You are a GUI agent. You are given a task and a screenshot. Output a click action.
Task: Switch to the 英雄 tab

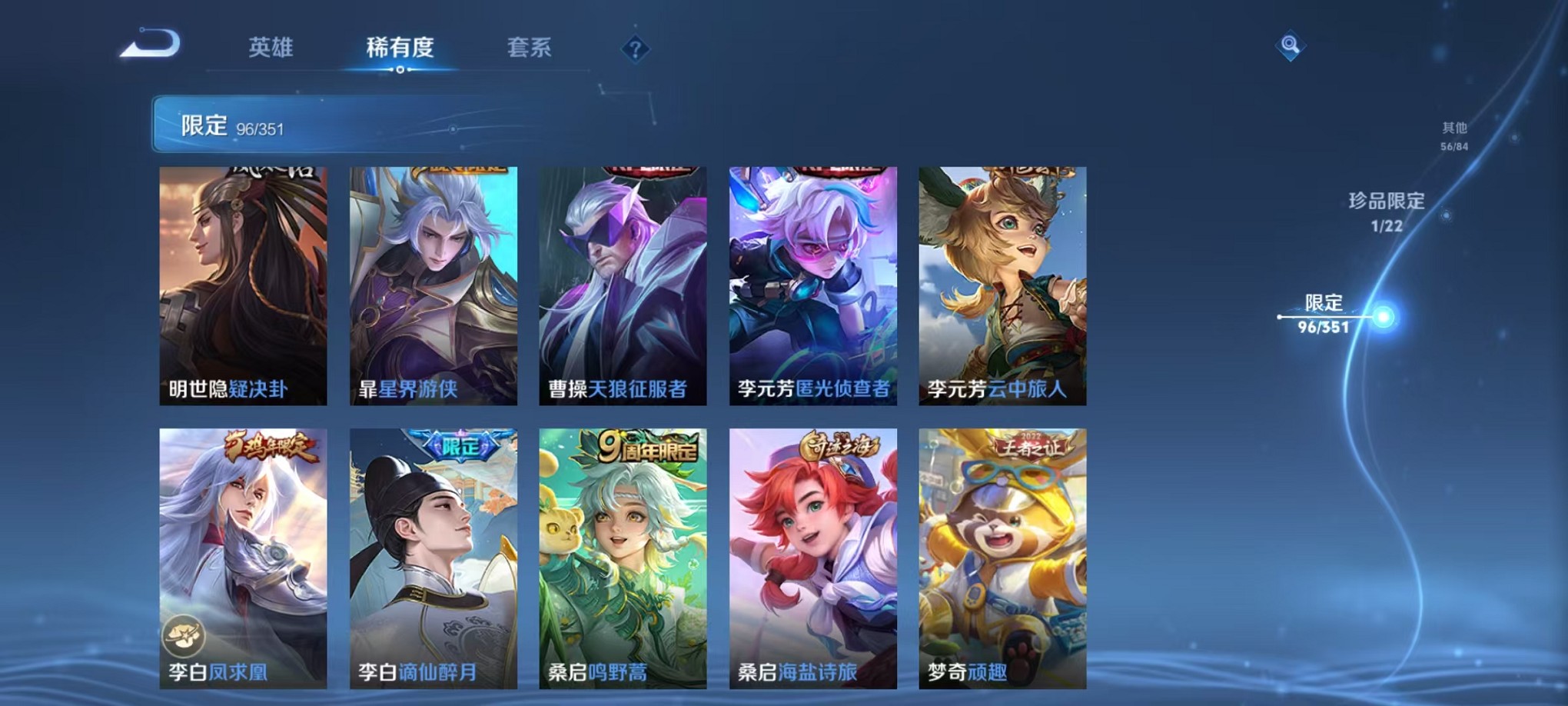pos(271,46)
